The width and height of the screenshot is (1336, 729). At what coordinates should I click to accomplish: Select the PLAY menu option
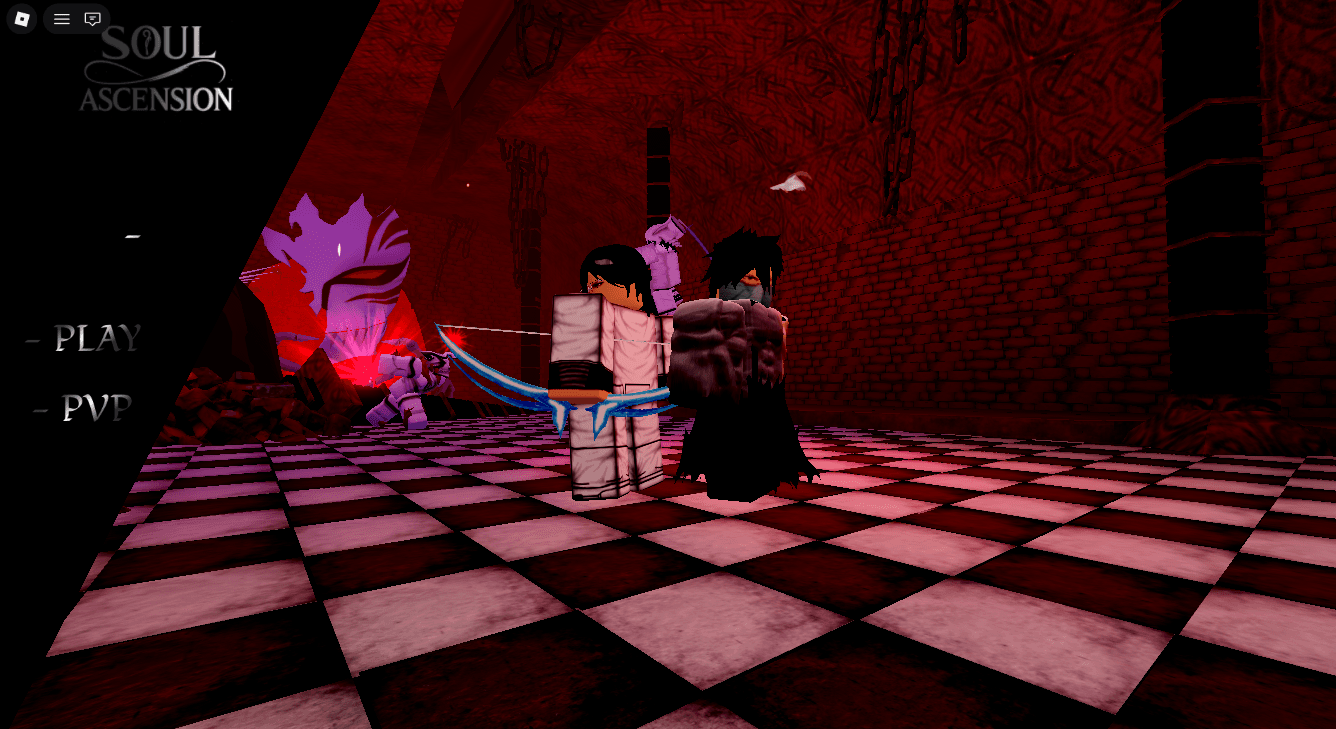95,339
